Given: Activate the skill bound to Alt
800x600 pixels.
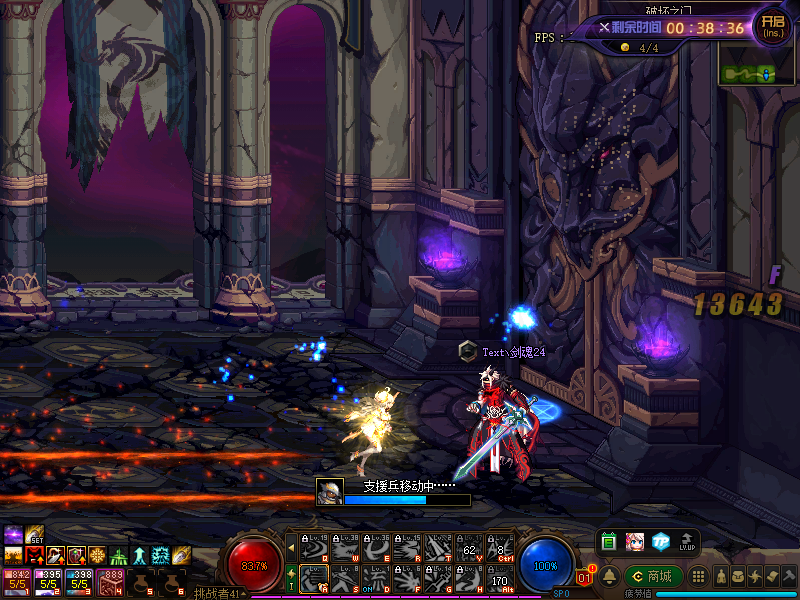Looking at the screenshot, I should click(x=500, y=578).
